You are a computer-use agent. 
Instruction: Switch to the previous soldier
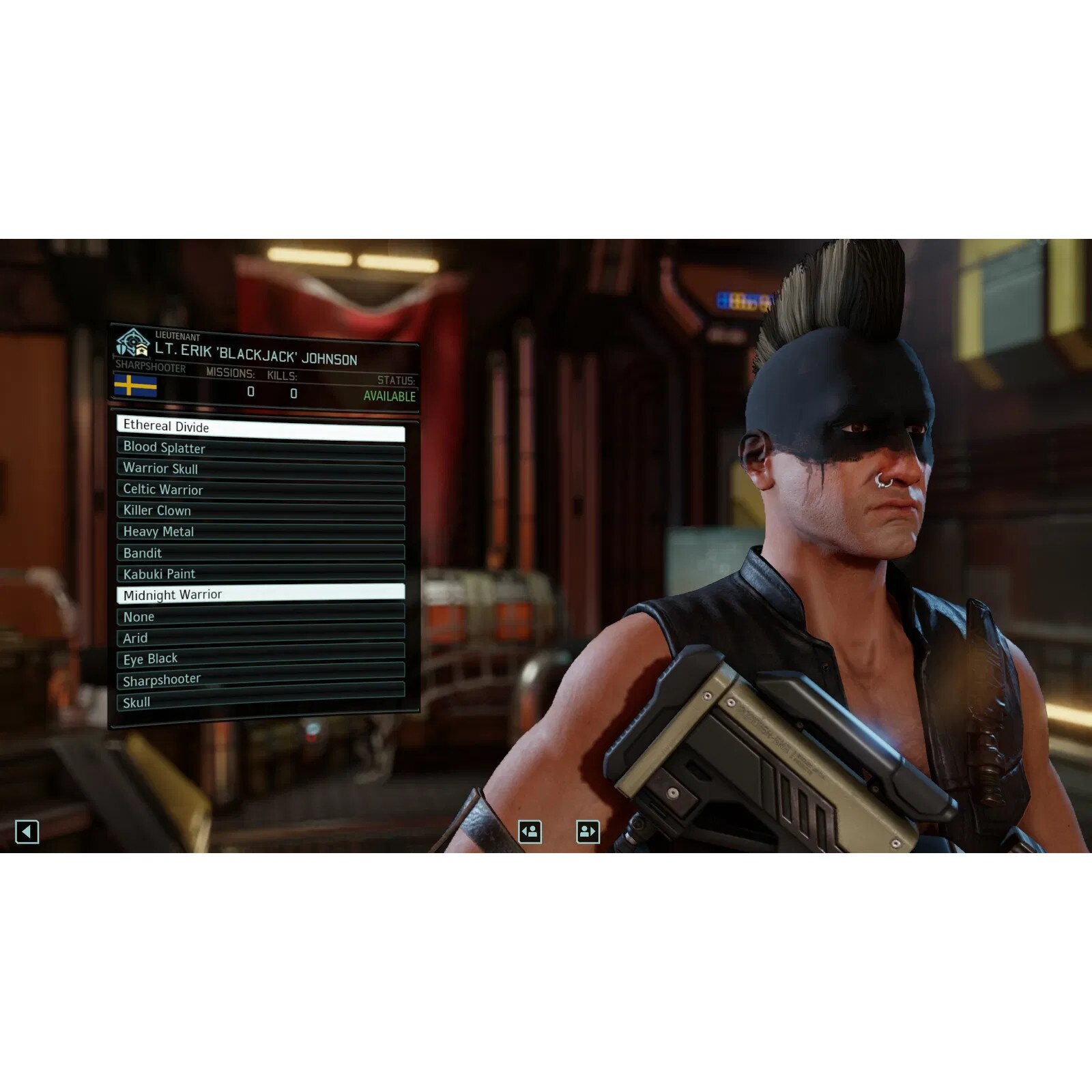tap(530, 831)
